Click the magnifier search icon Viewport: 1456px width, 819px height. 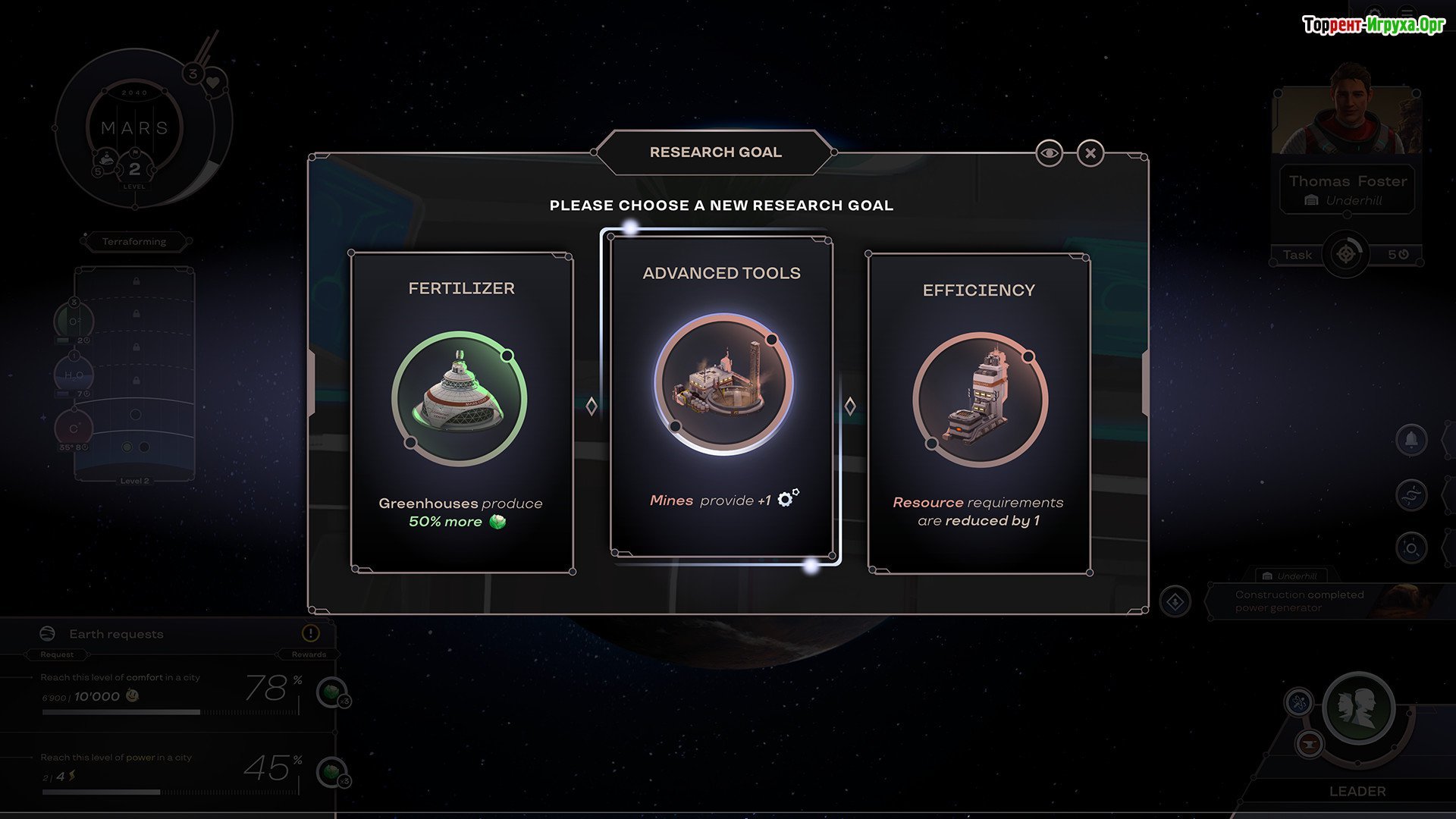coord(1410,548)
